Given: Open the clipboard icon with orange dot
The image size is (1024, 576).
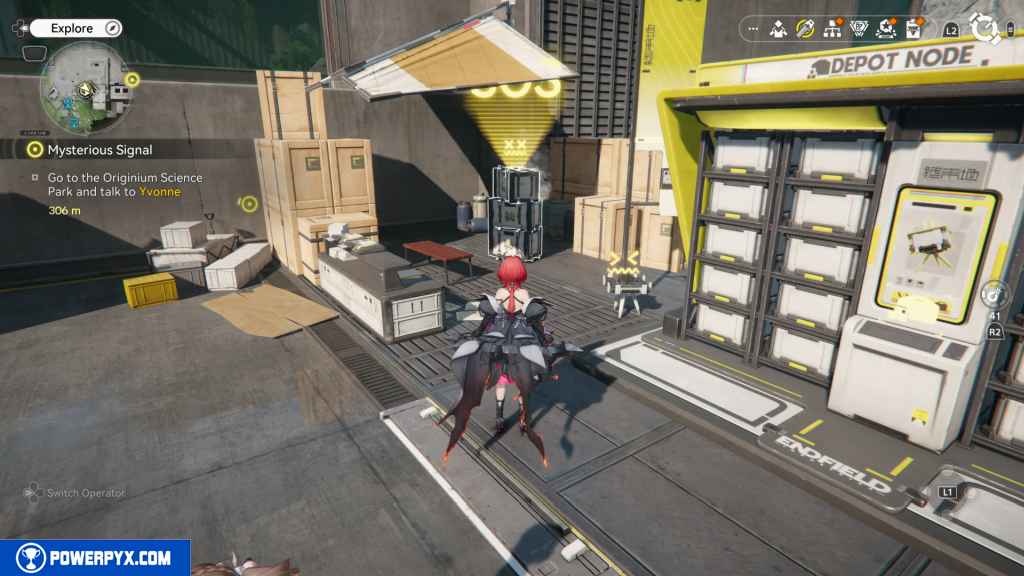Looking at the screenshot, I should (x=913, y=29).
